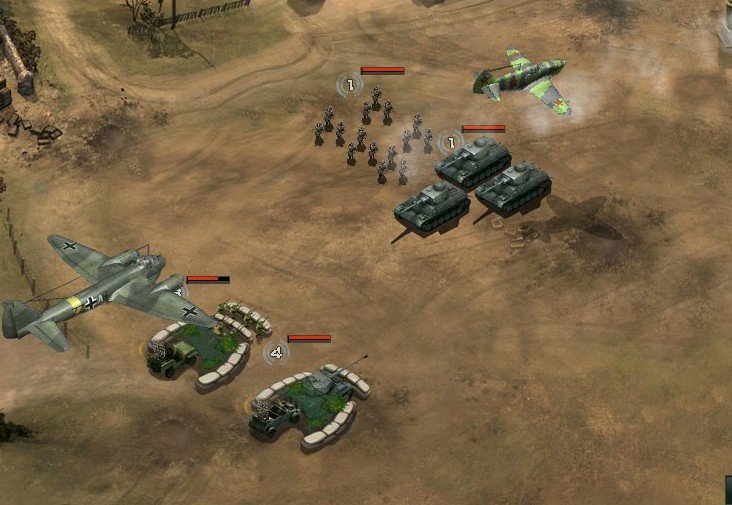This screenshot has width=732, height=505.
Task: Select the level 4 badge above the sandbagged vehicles
Action: [276, 352]
